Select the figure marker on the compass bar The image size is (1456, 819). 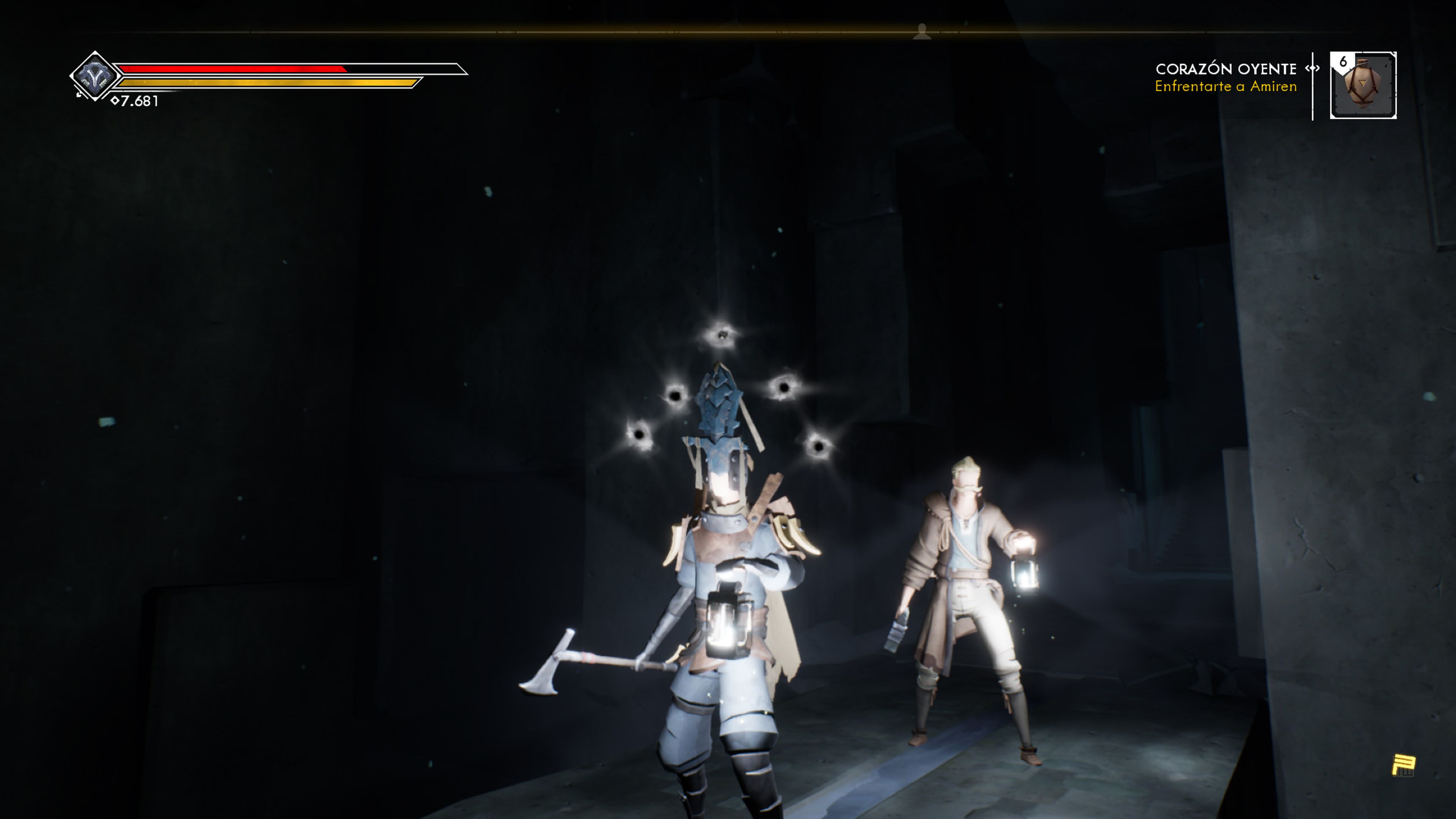(922, 31)
